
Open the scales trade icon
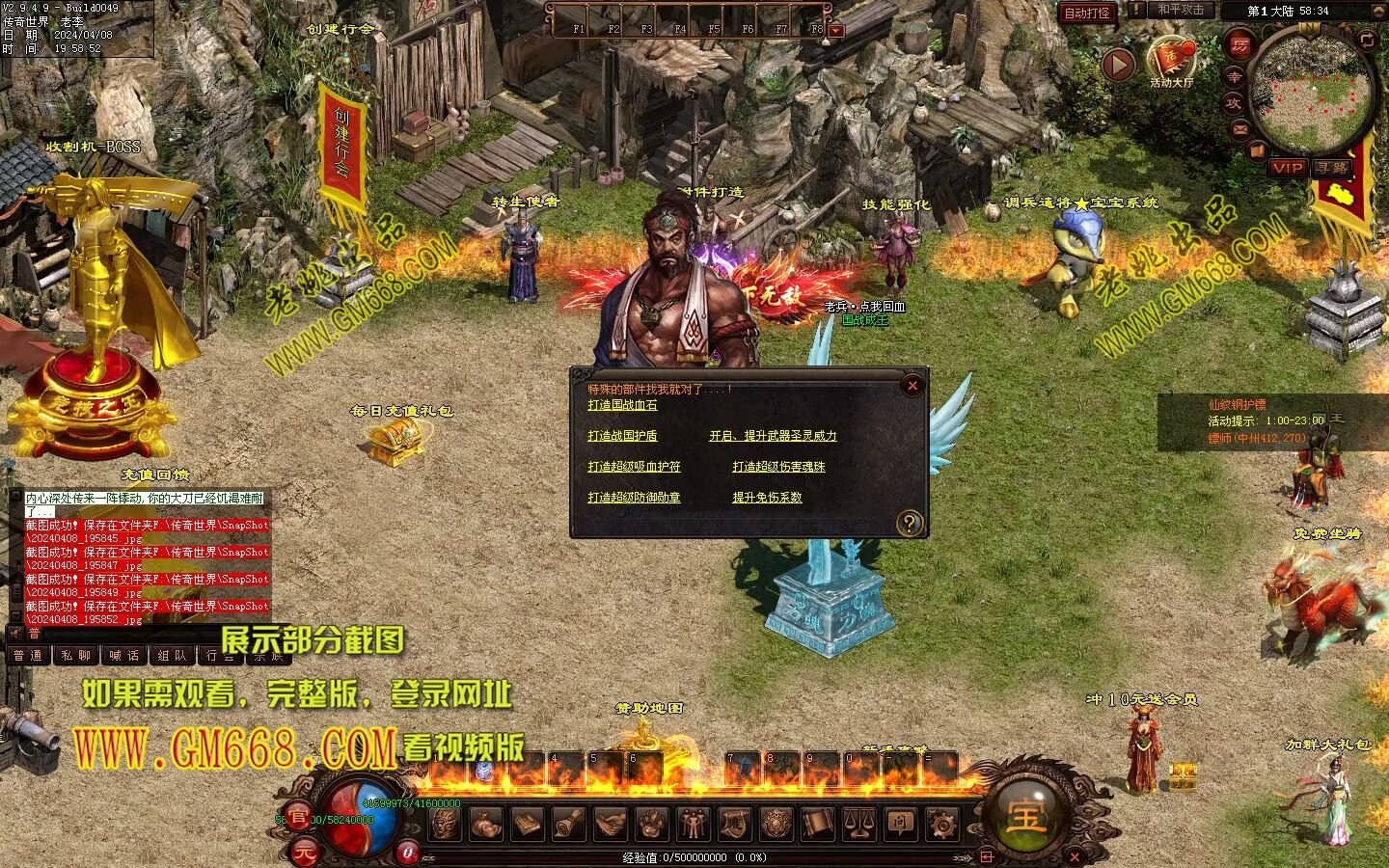coord(858,824)
